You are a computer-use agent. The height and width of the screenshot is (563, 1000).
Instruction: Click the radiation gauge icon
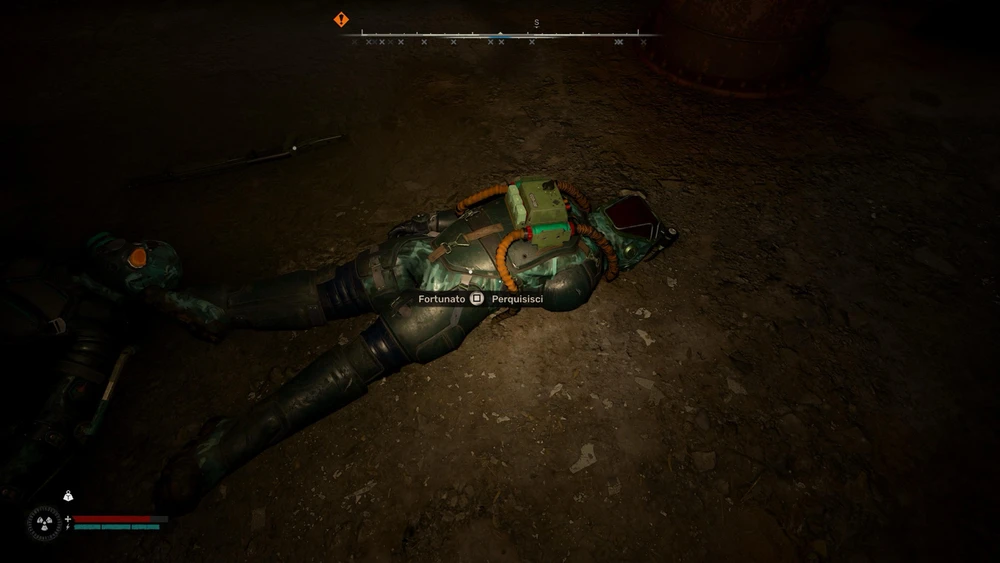(43, 522)
